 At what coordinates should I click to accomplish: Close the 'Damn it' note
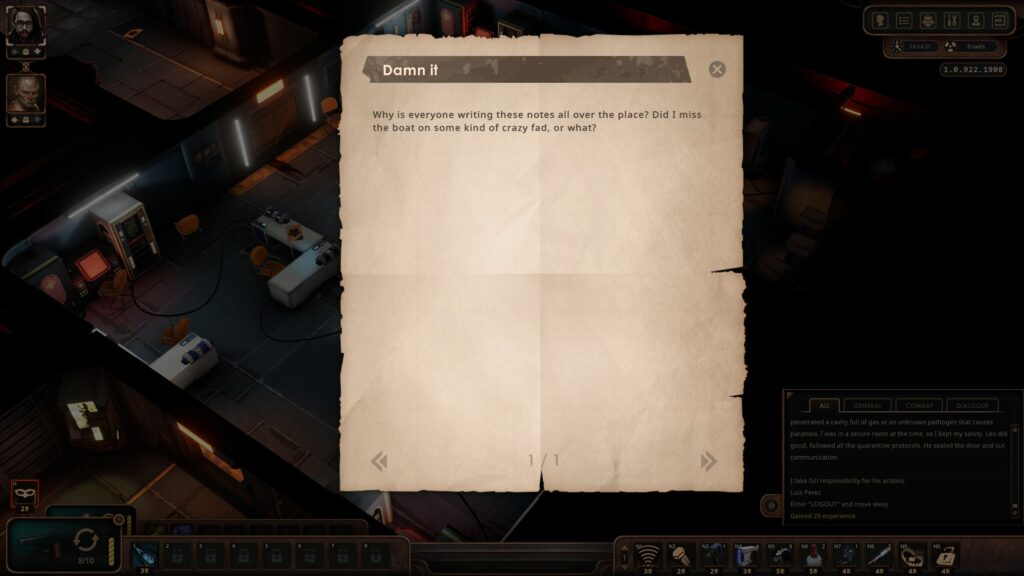717,69
